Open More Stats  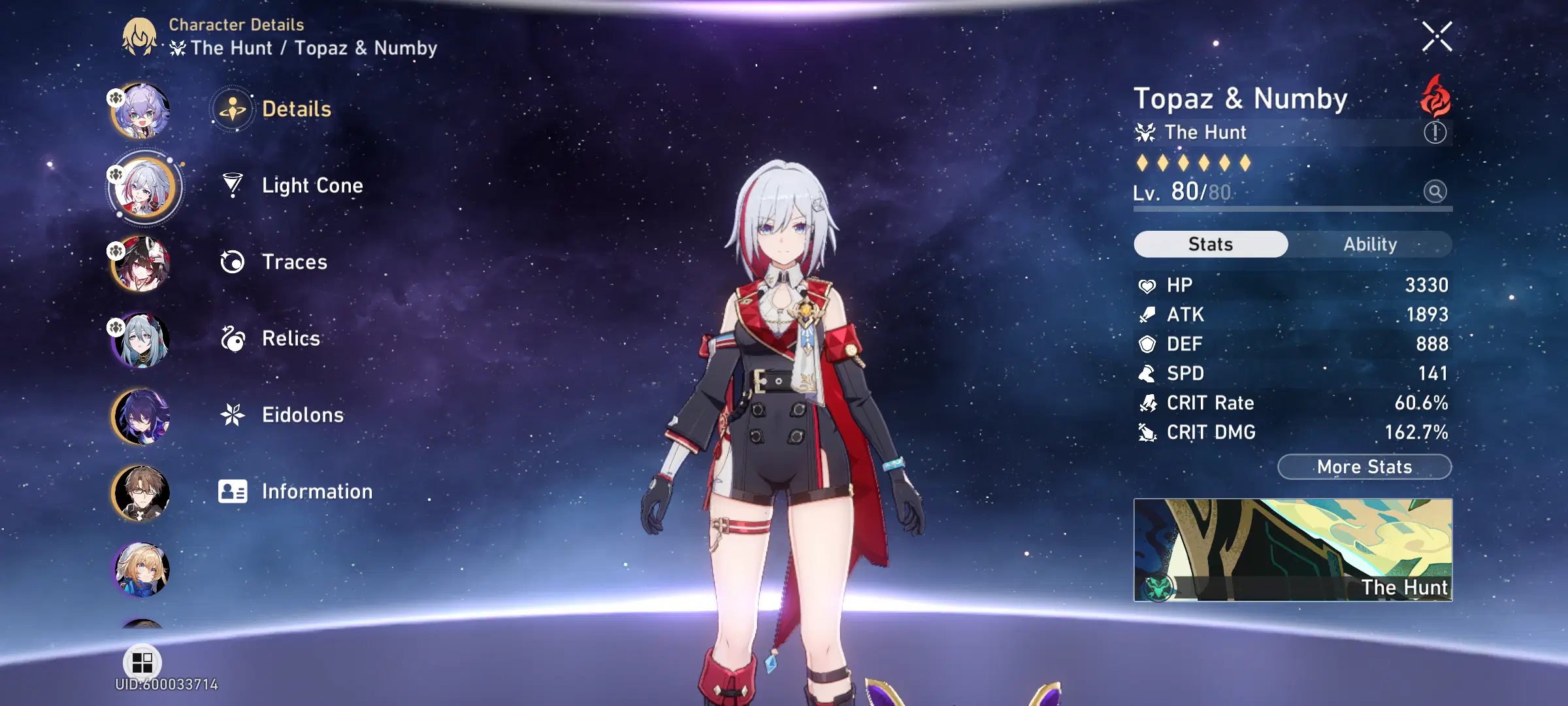click(x=1364, y=467)
